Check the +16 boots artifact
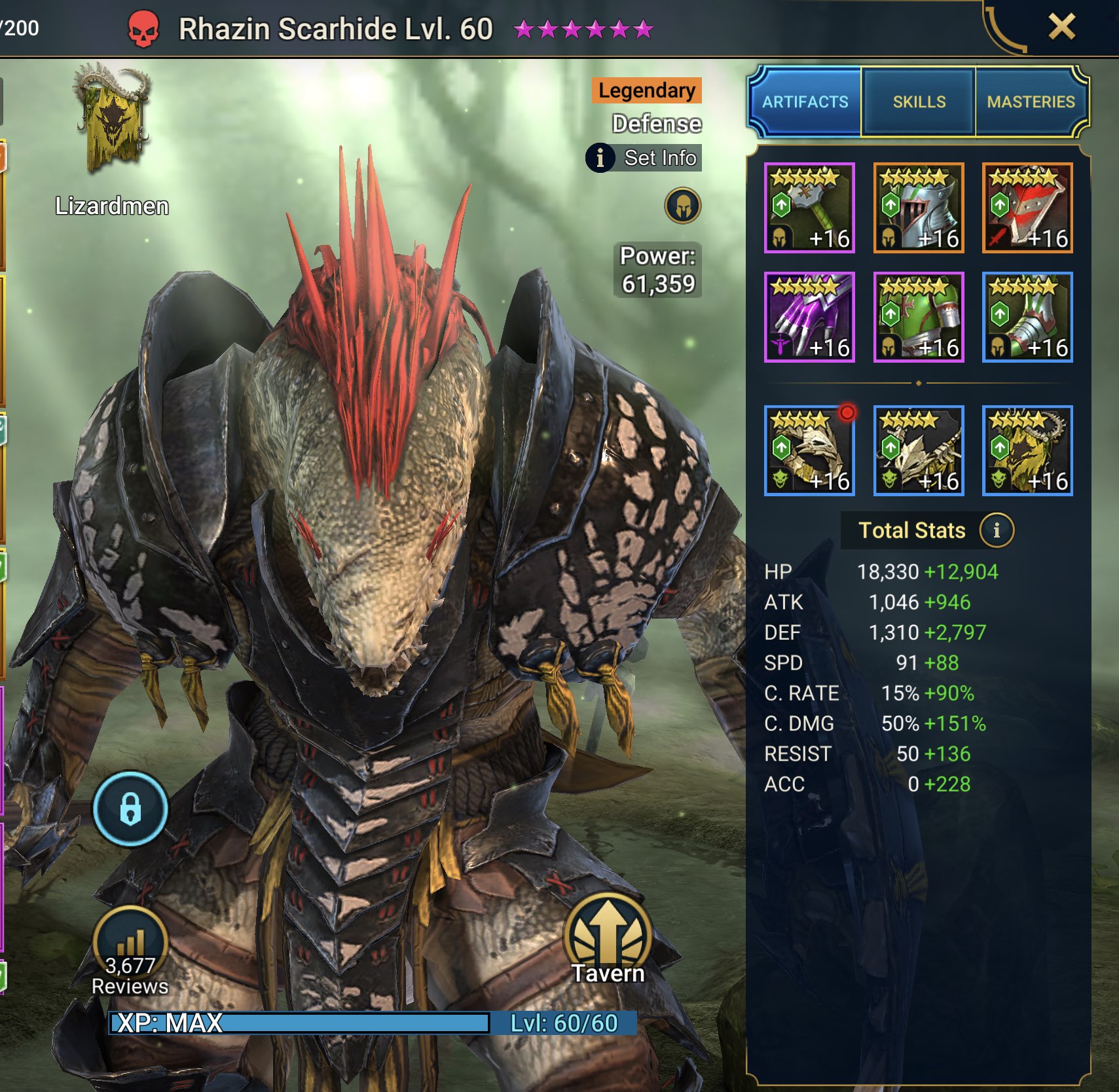1119x1092 pixels. pyautogui.click(x=1028, y=318)
